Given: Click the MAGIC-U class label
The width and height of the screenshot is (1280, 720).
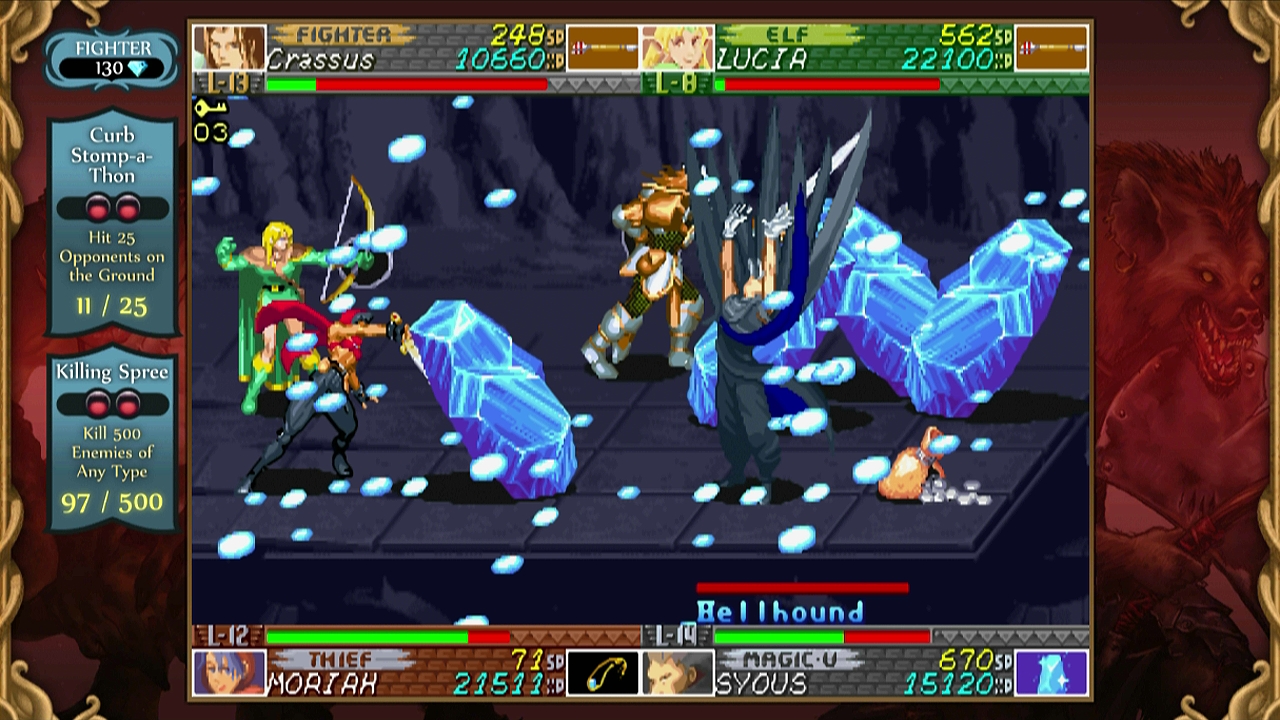Looking at the screenshot, I should coord(792,658).
